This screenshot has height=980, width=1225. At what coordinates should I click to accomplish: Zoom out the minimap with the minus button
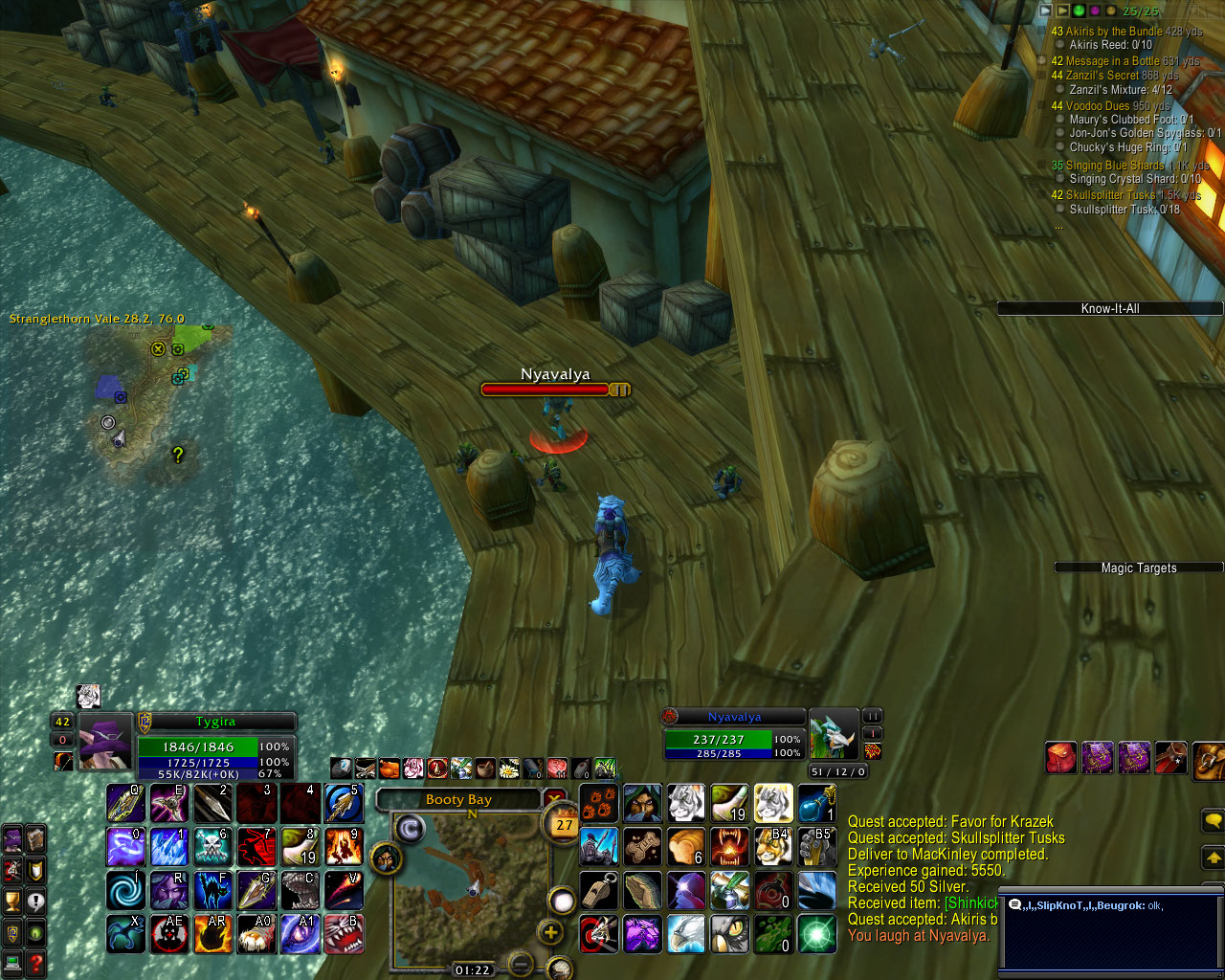(x=520, y=963)
